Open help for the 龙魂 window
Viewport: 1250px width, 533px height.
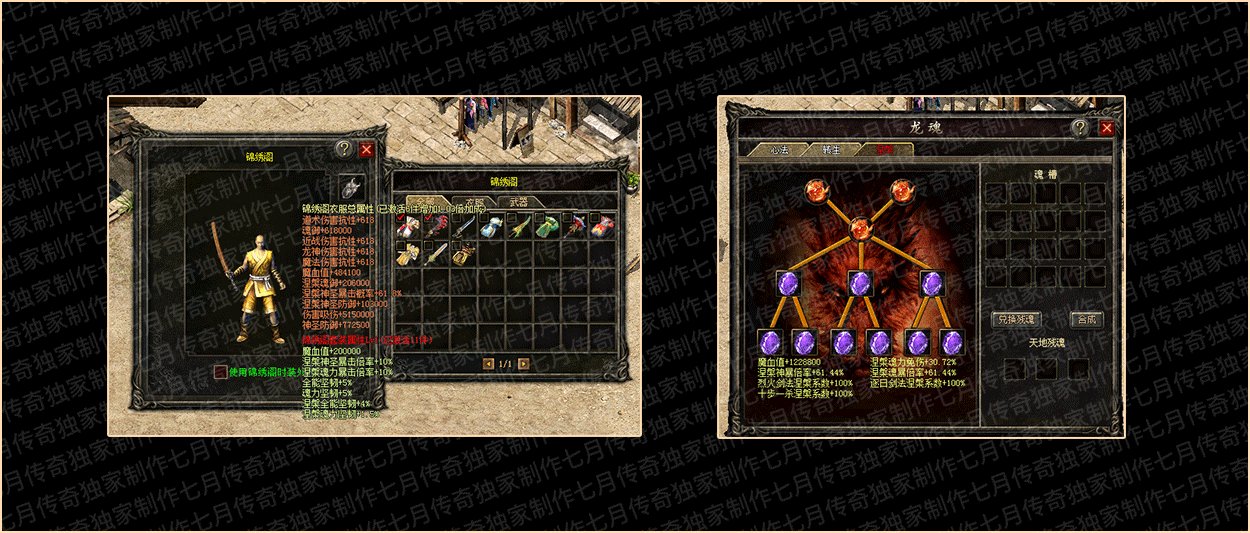pyautogui.click(x=1080, y=128)
